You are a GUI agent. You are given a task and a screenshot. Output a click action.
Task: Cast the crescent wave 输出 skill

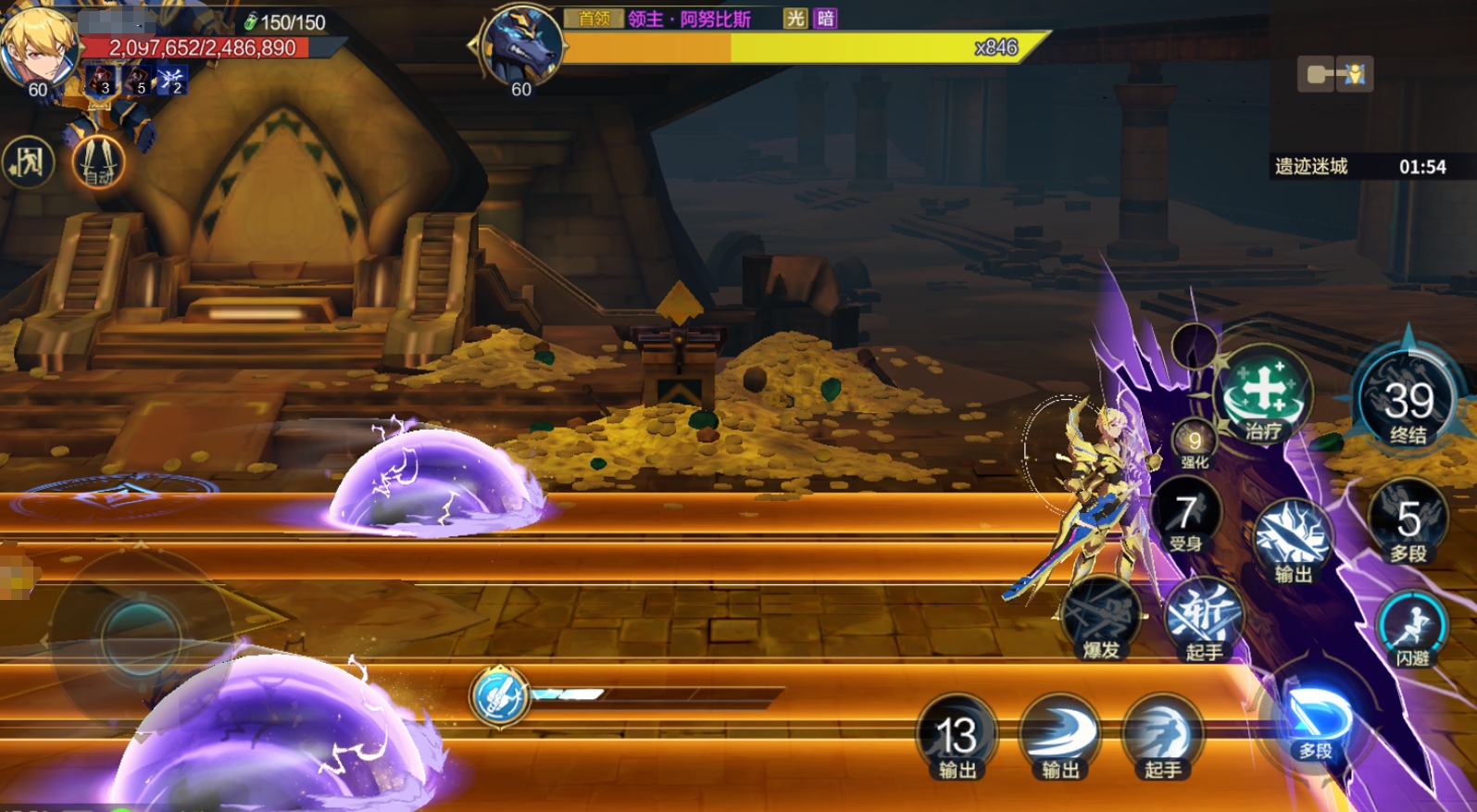pyautogui.click(x=1059, y=738)
